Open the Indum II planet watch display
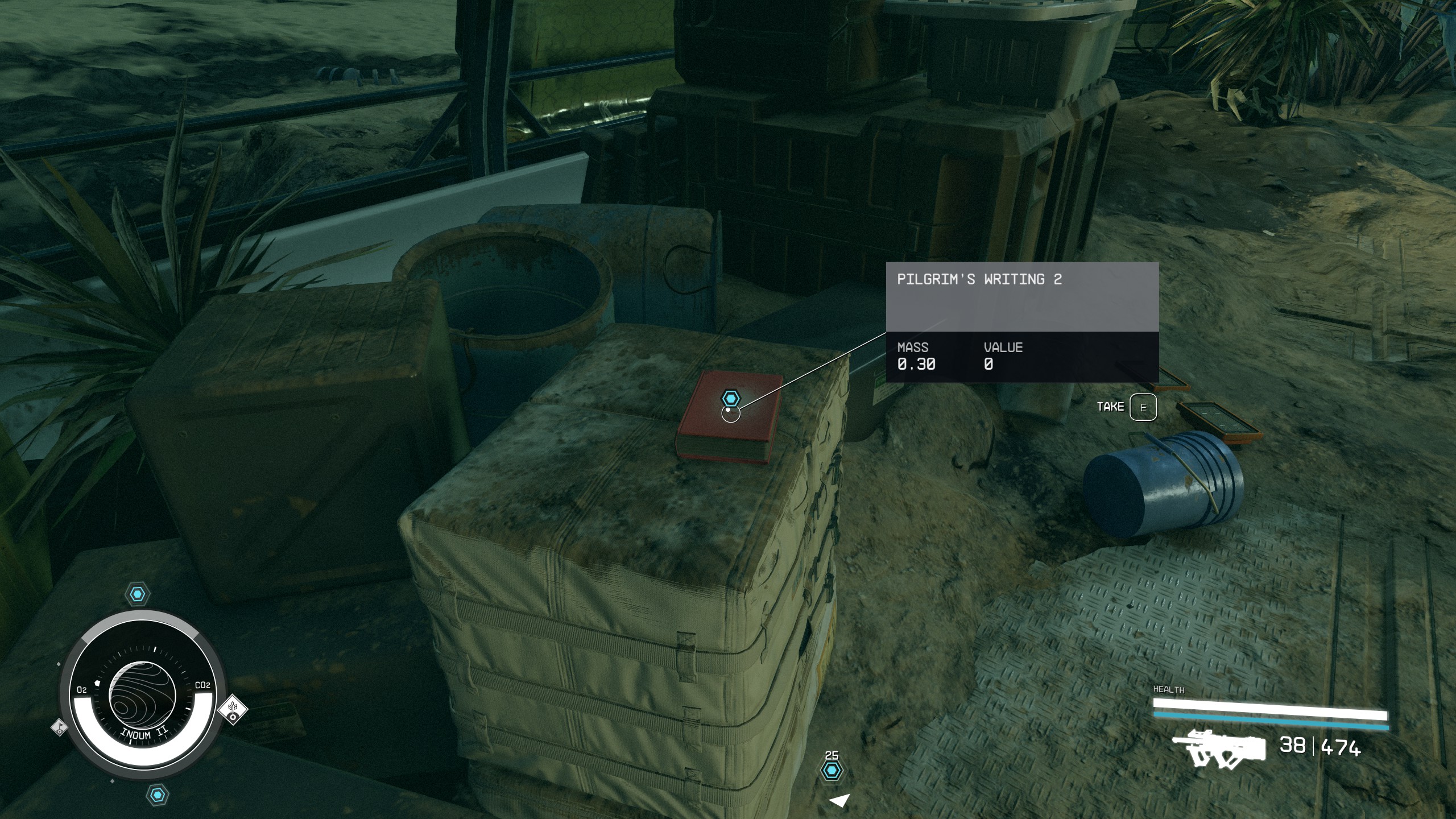 [142, 696]
